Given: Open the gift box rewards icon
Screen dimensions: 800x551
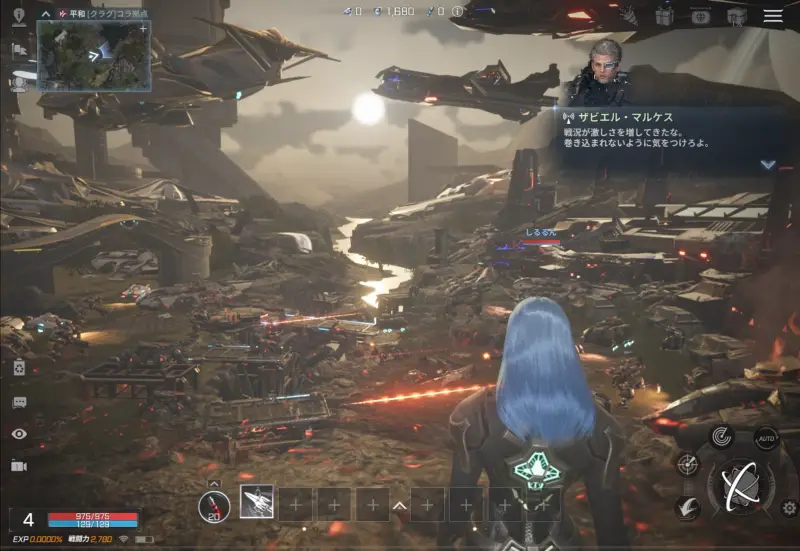Looking at the screenshot, I should [664, 16].
